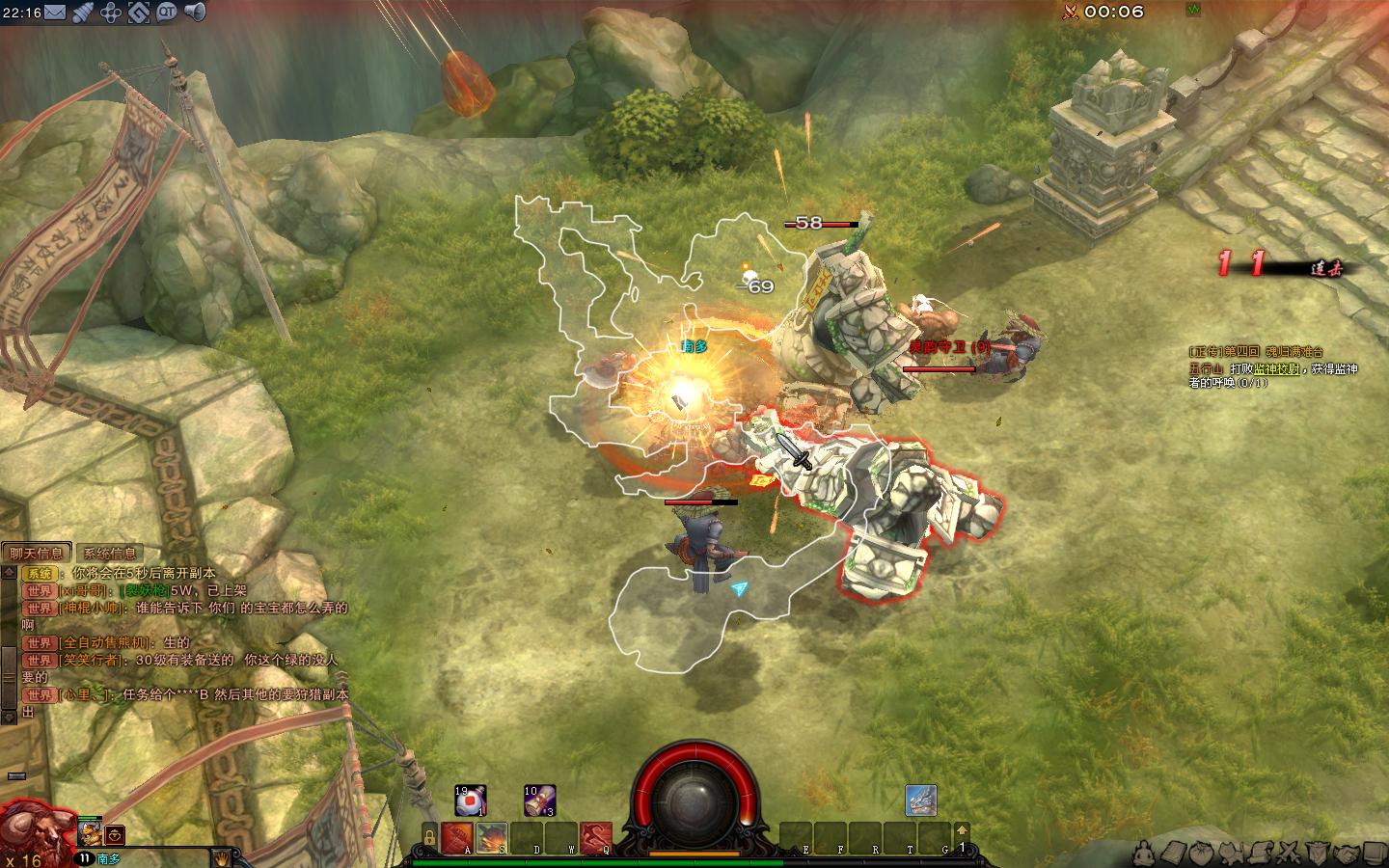Use the red potion item slot
The image size is (1389, 868).
pos(471,800)
